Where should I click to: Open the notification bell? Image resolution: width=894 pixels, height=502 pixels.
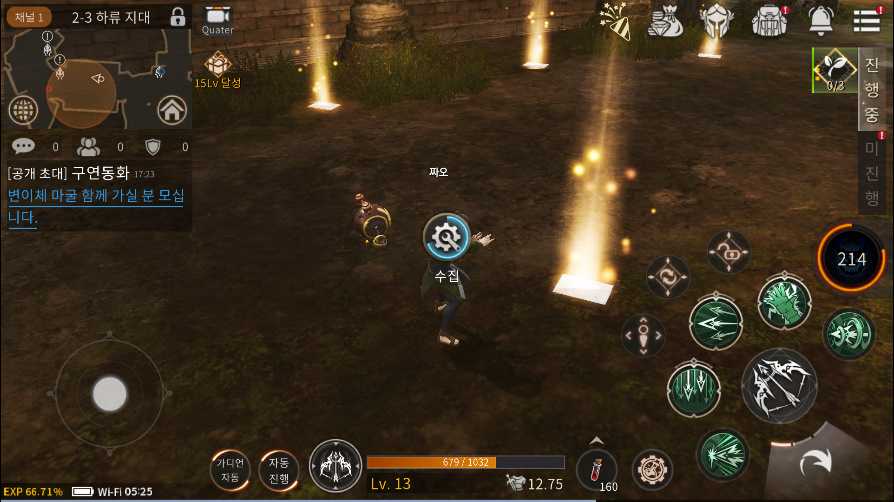[821, 20]
